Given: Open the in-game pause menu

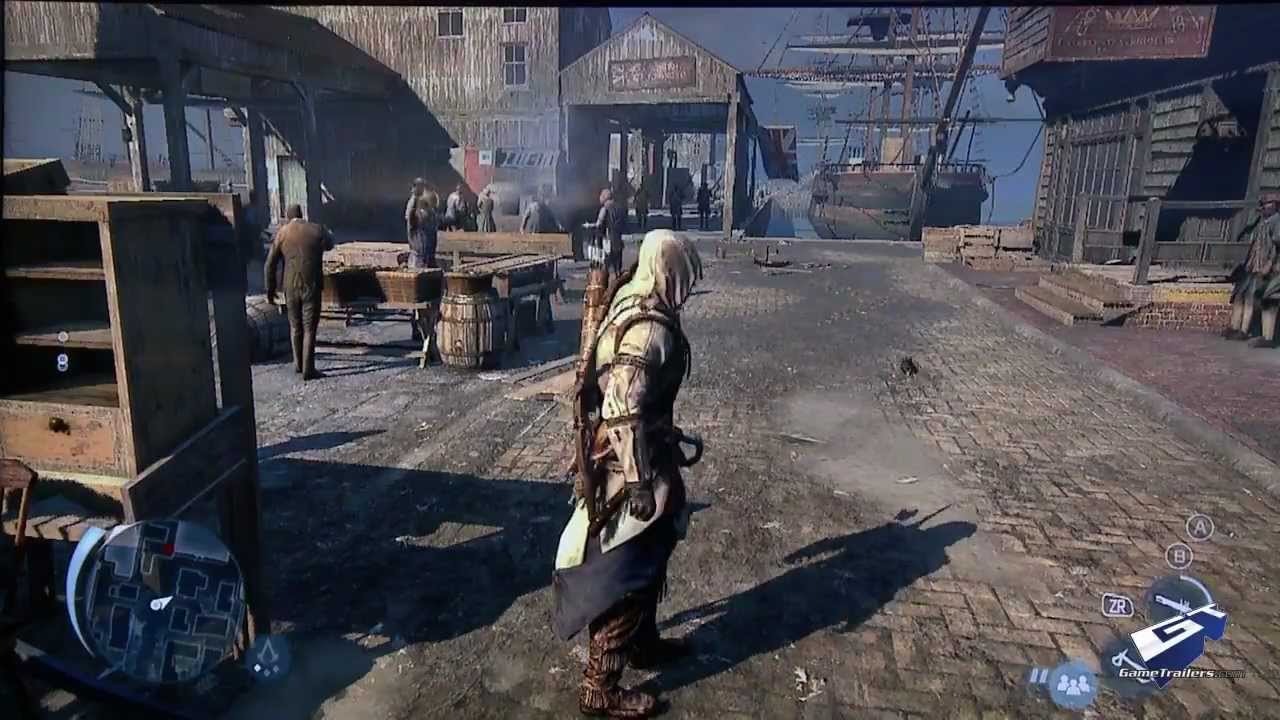Looking at the screenshot, I should (1039, 675).
